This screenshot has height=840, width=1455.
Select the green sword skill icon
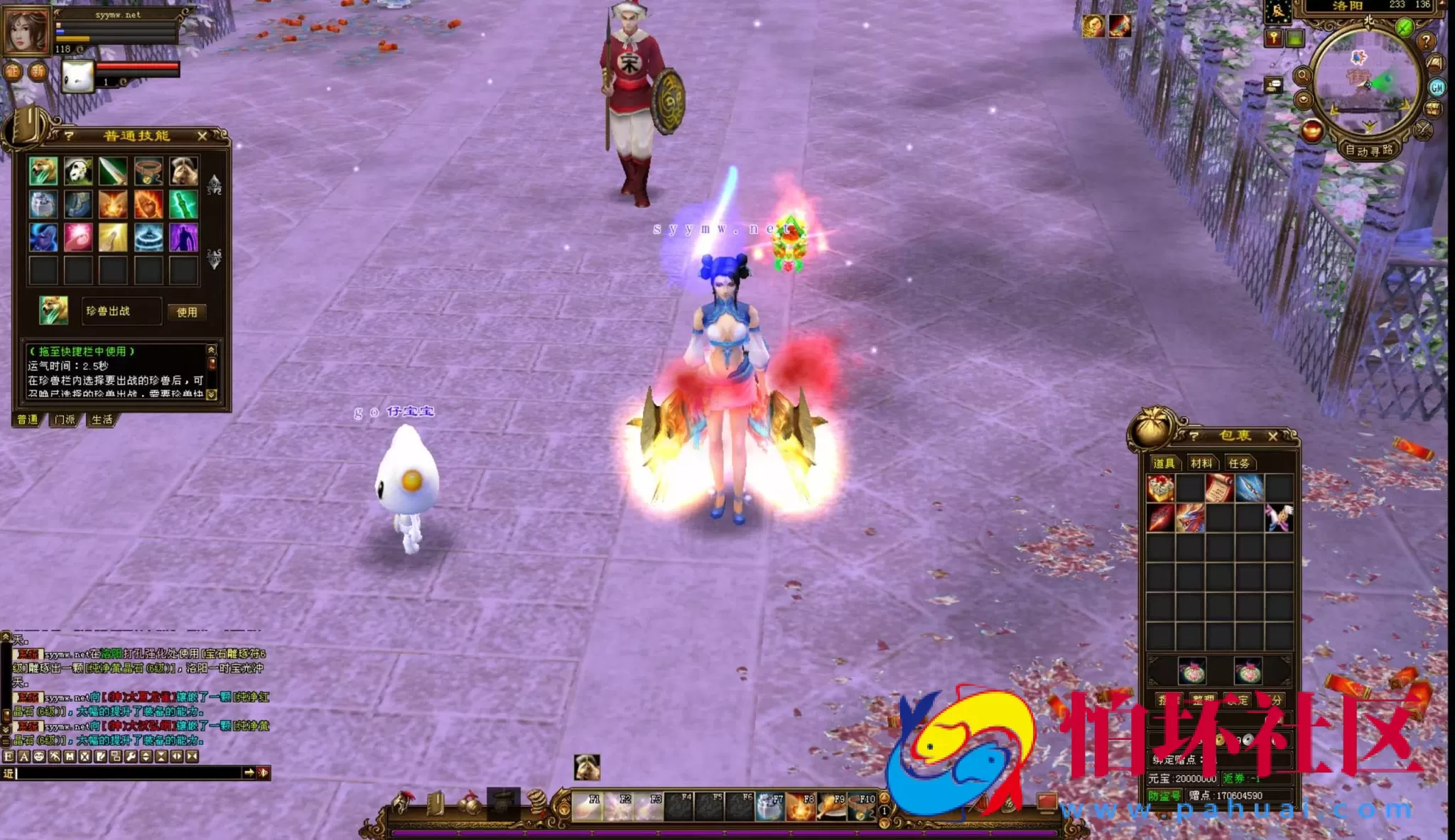183,204
